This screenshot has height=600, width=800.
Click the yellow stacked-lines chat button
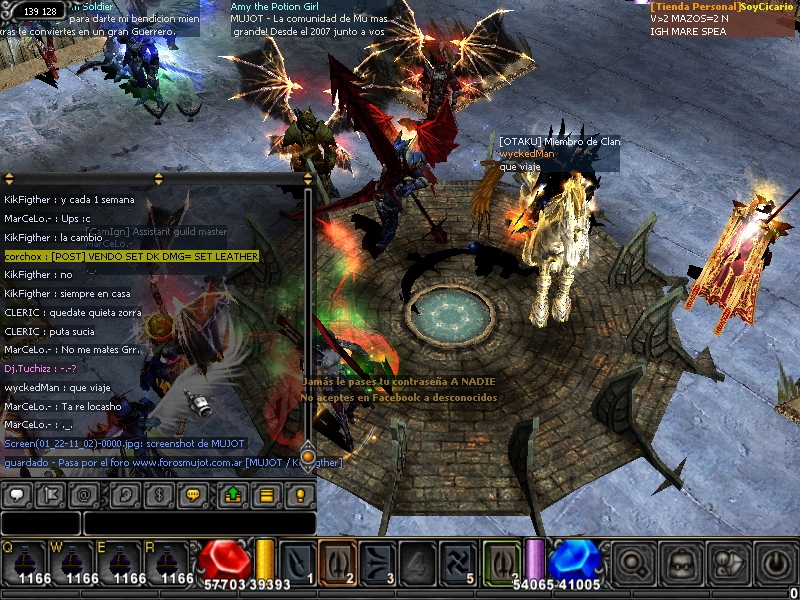pos(266,495)
